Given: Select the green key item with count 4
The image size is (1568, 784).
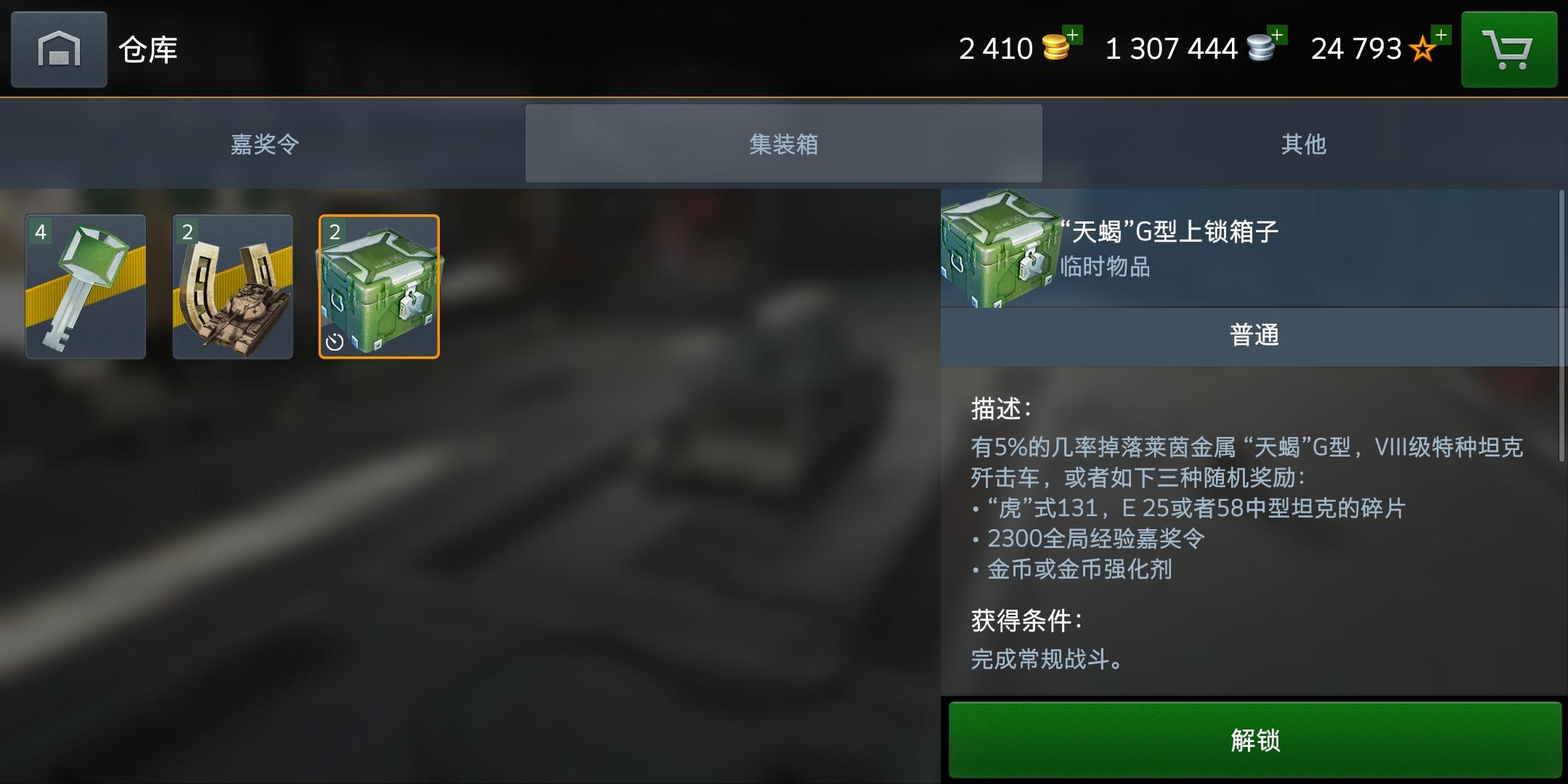Looking at the screenshot, I should tap(87, 287).
